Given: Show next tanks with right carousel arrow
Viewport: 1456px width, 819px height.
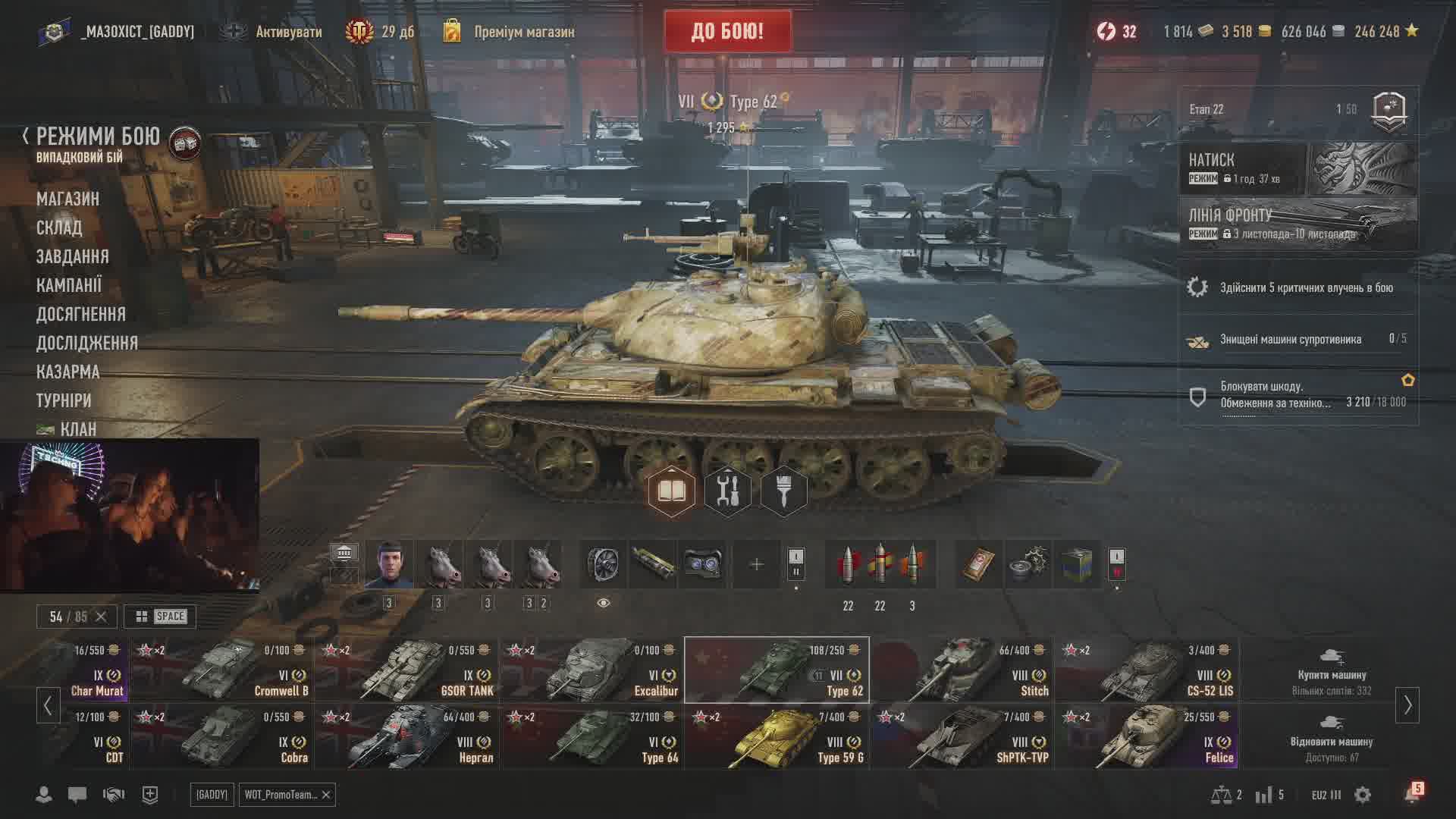Looking at the screenshot, I should tap(1407, 705).
